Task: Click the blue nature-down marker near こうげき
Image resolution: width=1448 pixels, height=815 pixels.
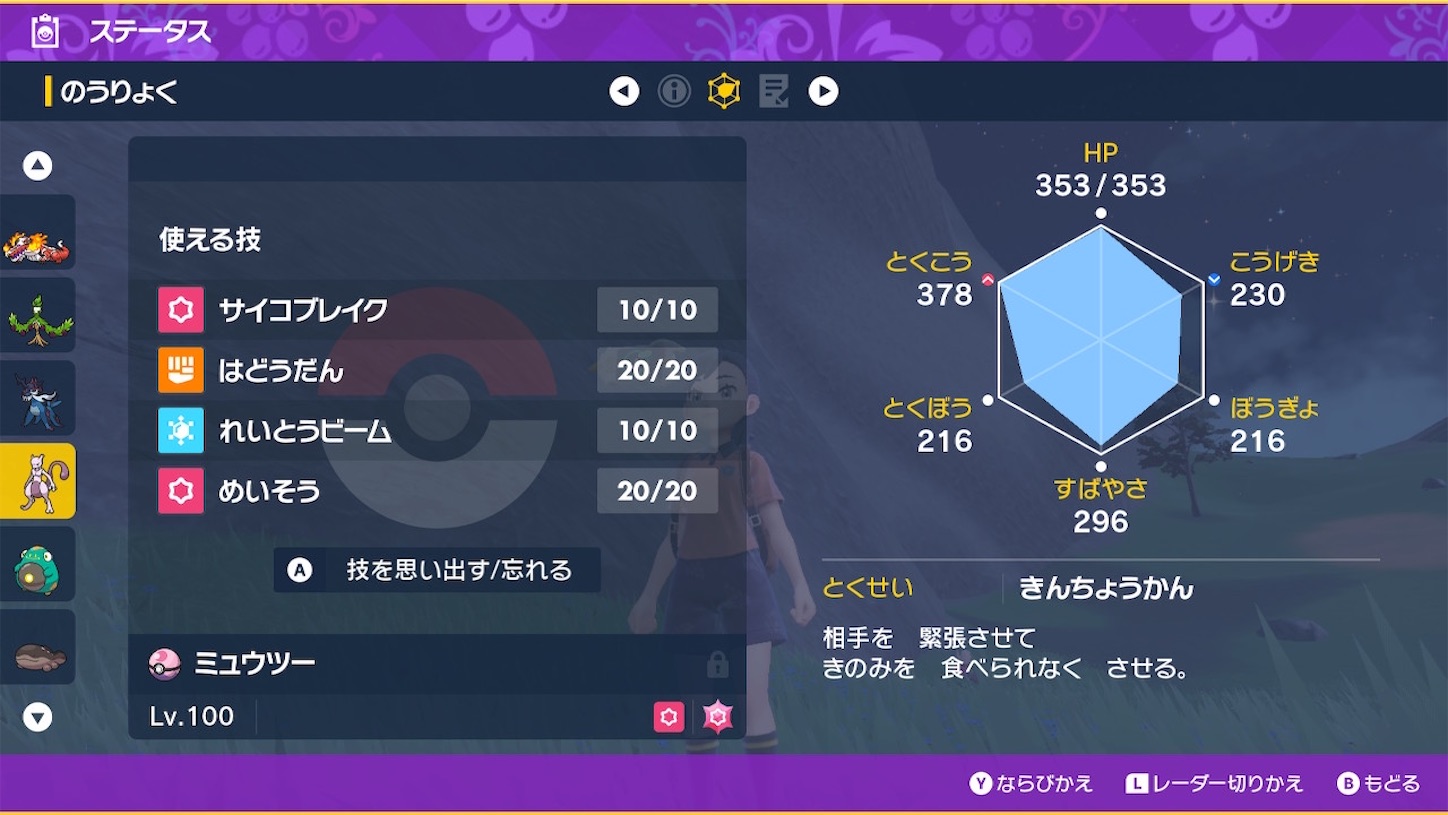Action: [1214, 278]
